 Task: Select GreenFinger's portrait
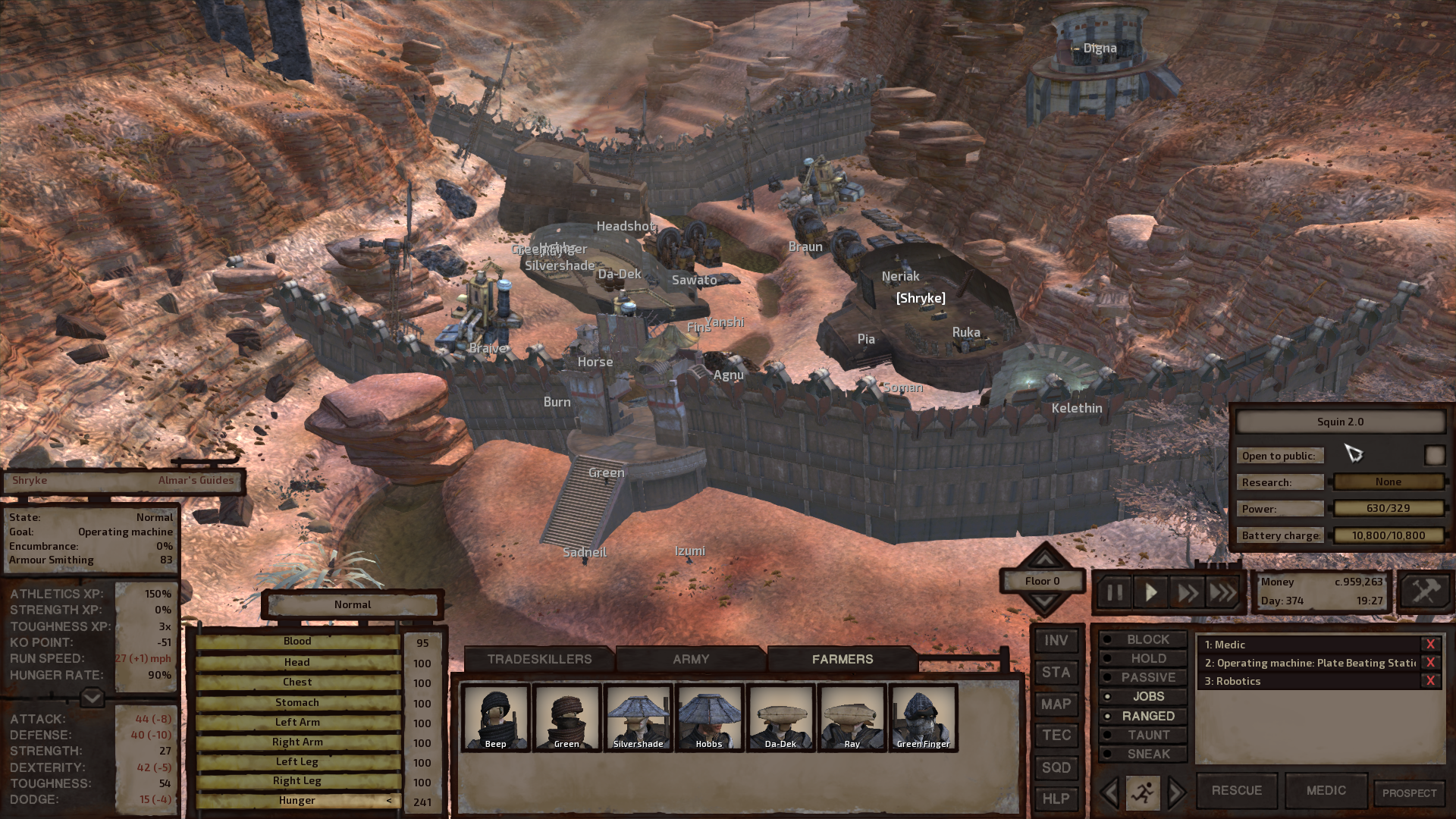923,717
